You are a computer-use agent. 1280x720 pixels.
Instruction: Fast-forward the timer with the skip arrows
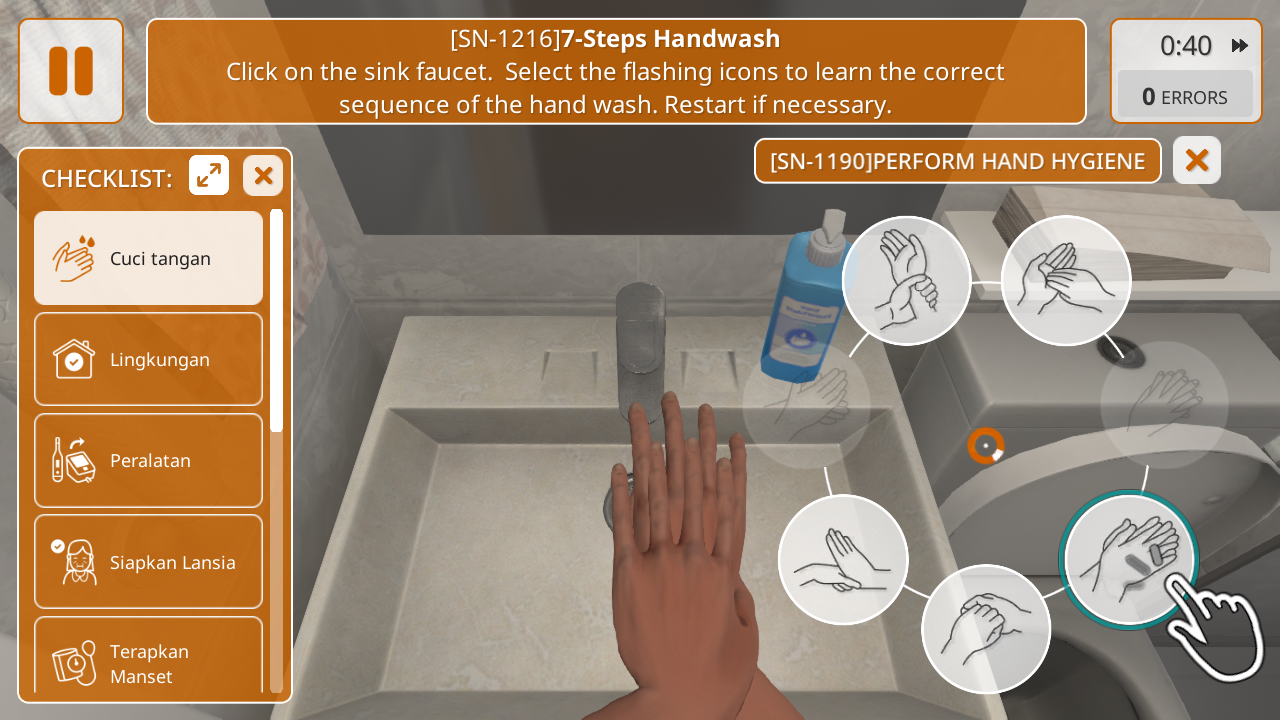[1240, 46]
